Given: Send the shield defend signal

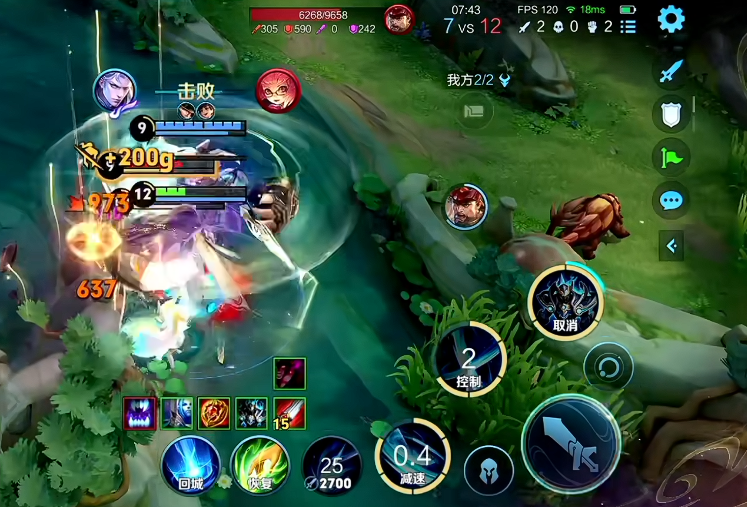Looking at the screenshot, I should [671, 114].
